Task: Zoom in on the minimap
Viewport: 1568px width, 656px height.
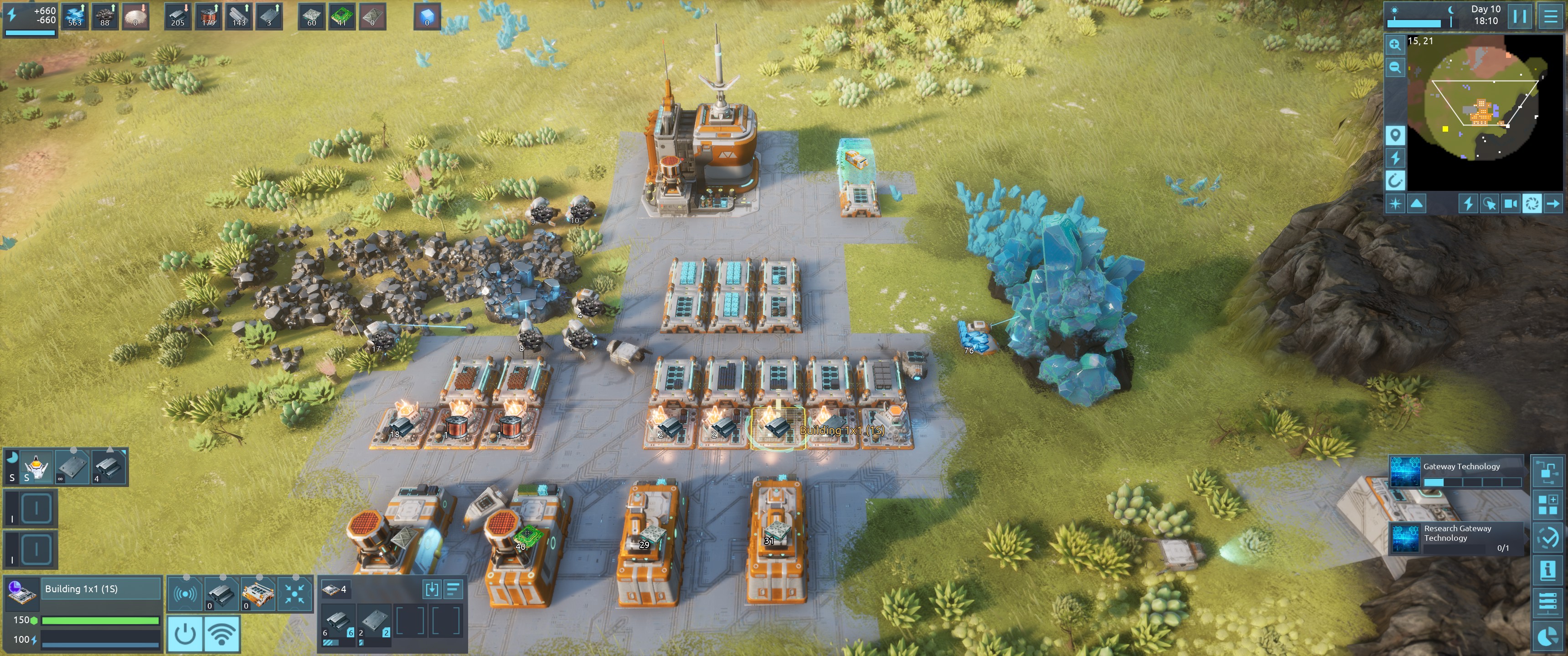Action: 1394,45
